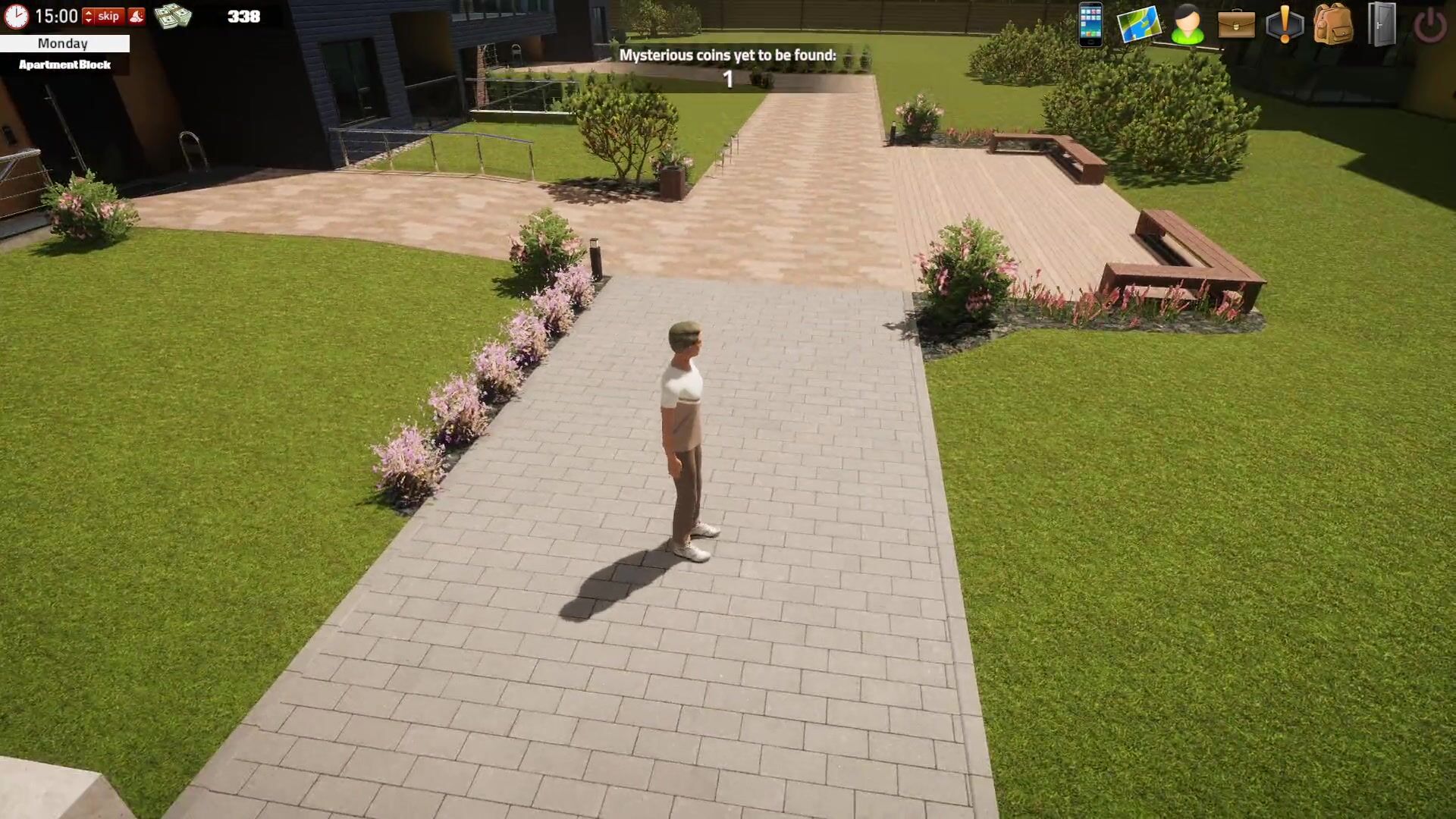Viewport: 1456px width, 819px height.
Task: Open the smartphone
Action: [1090, 24]
